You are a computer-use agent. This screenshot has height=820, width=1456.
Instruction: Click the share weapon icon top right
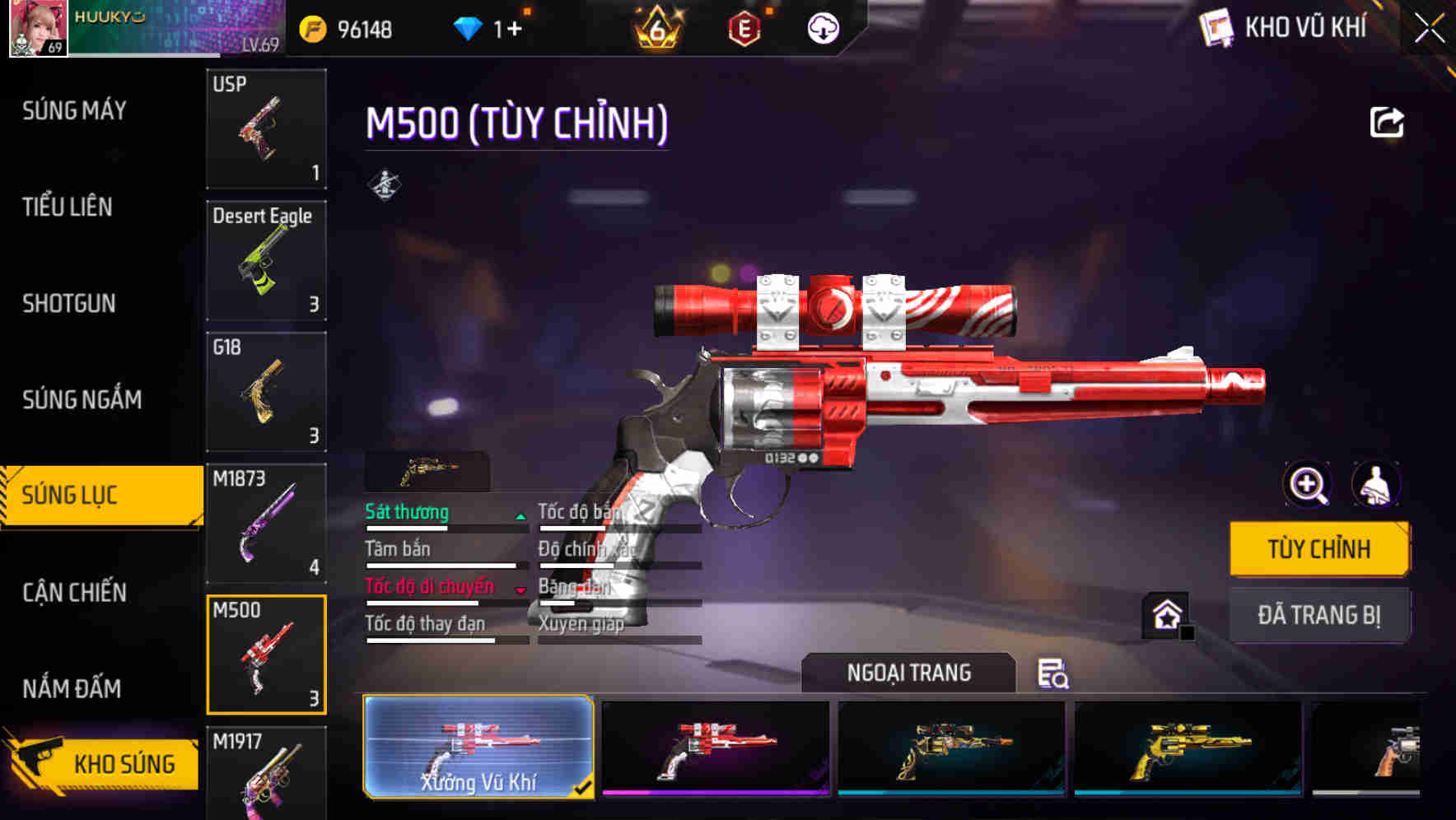pos(1388,121)
